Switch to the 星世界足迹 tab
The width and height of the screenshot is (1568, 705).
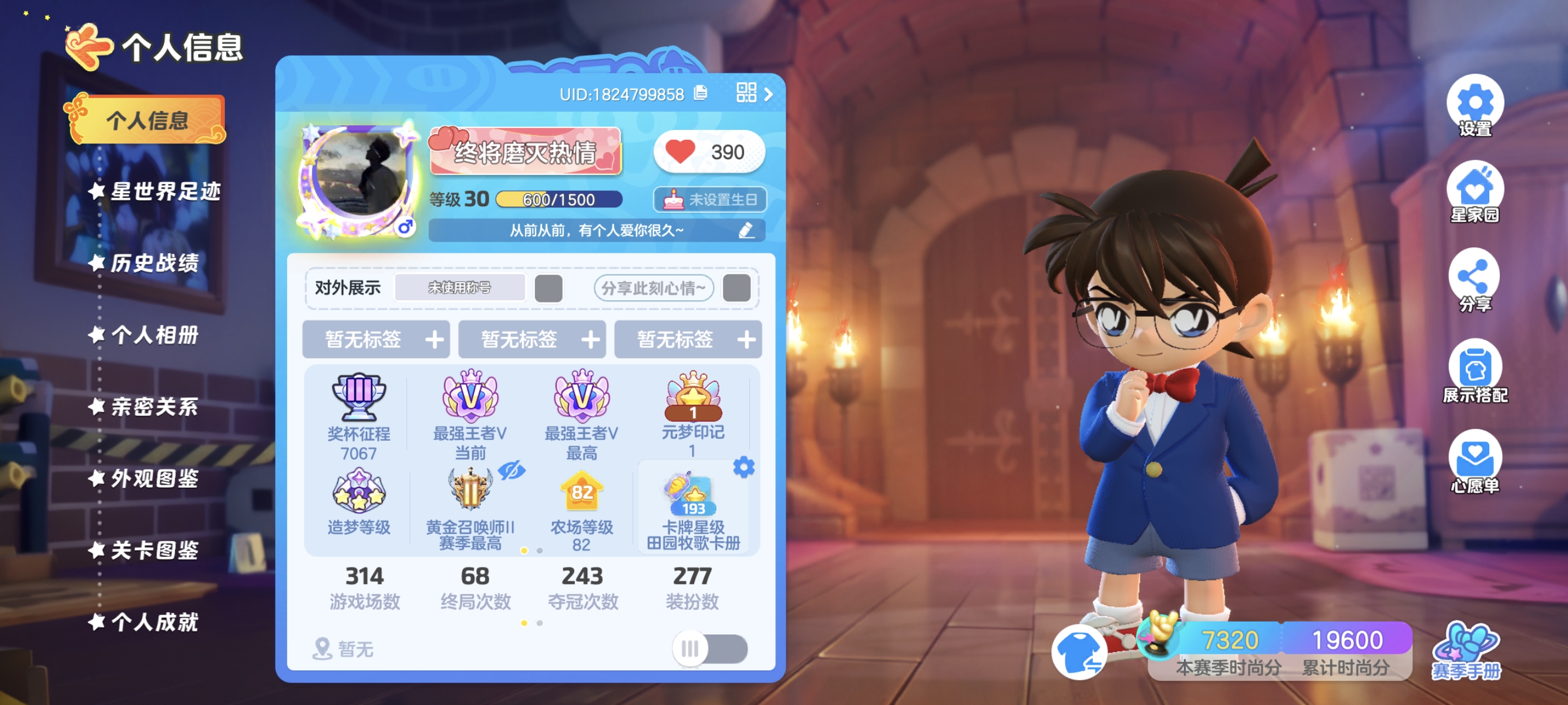pyautogui.click(x=164, y=192)
